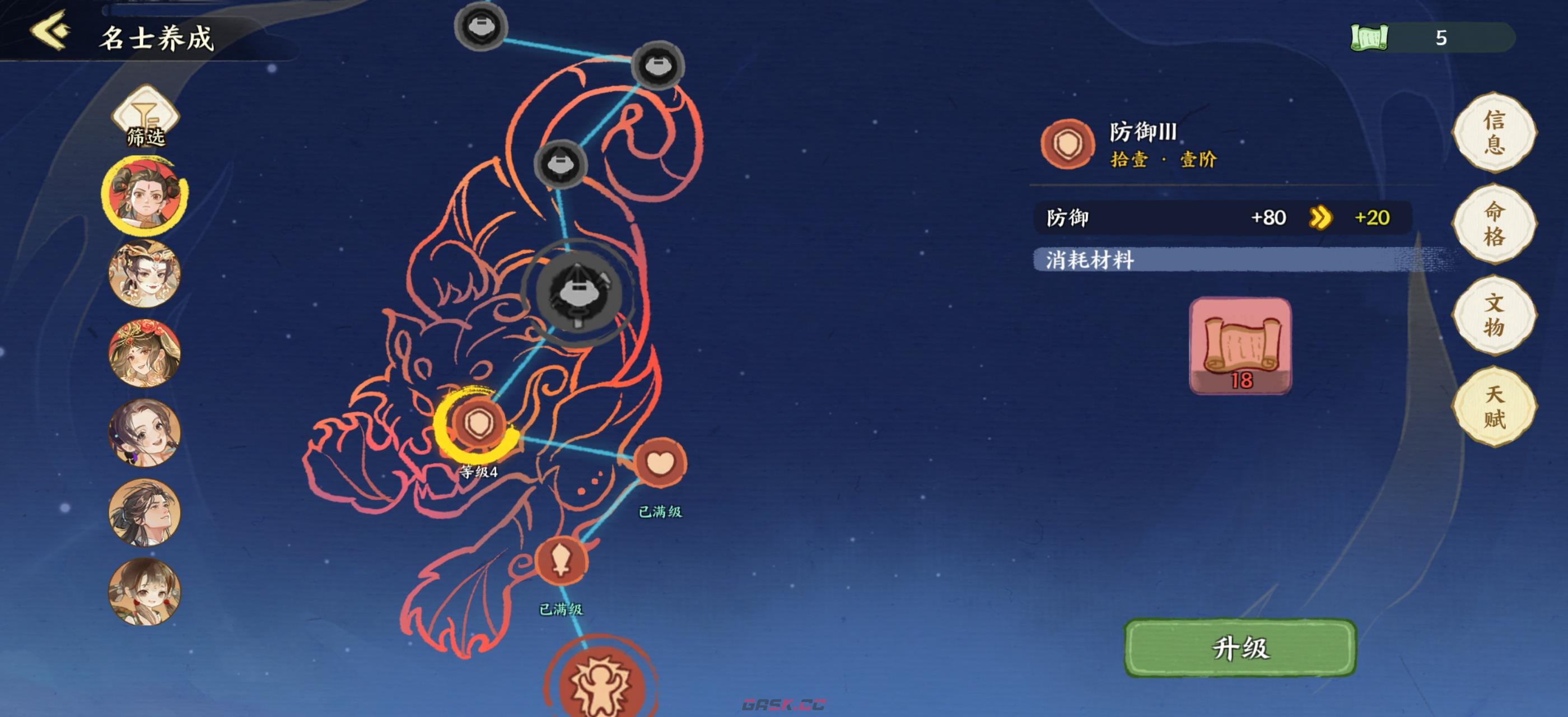This screenshot has width=1568, height=717.
Task: Choose the white-haired hero with gold headdress
Action: click(x=145, y=274)
